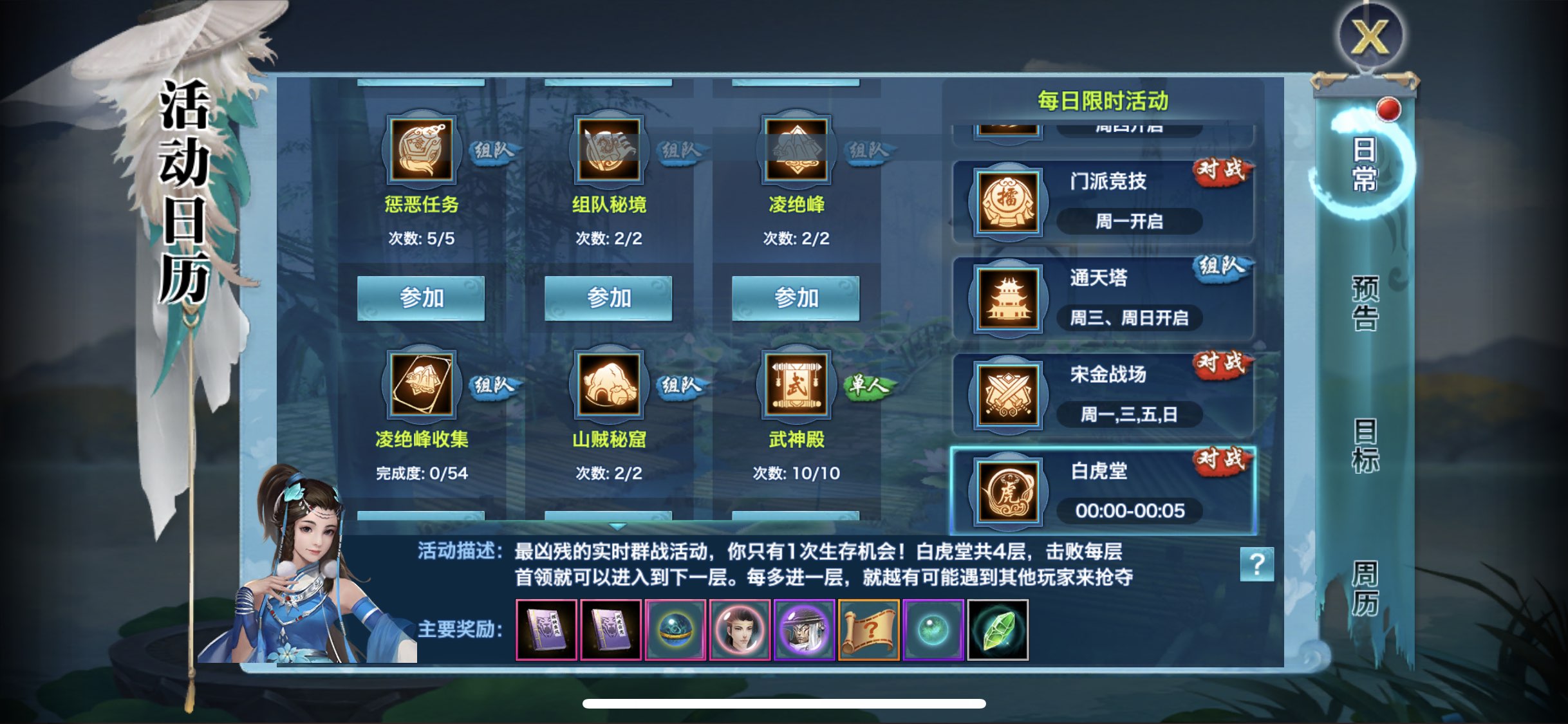Viewport: 1568px width, 724px height.
Task: Click the 通天塔 tower icon
Action: pyautogui.click(x=1007, y=297)
